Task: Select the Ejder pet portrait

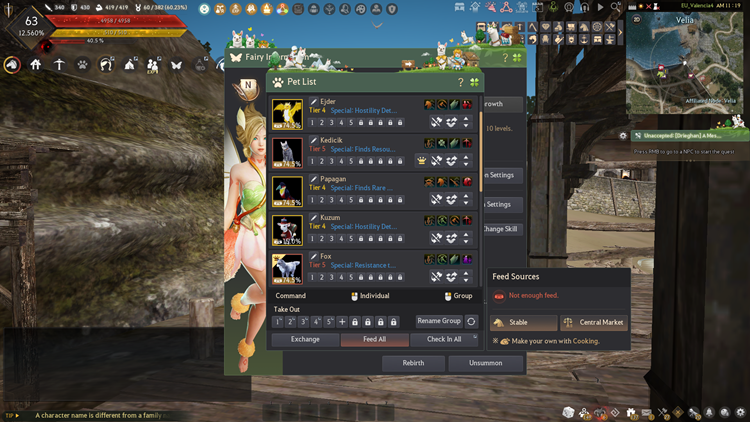Action: [287, 113]
